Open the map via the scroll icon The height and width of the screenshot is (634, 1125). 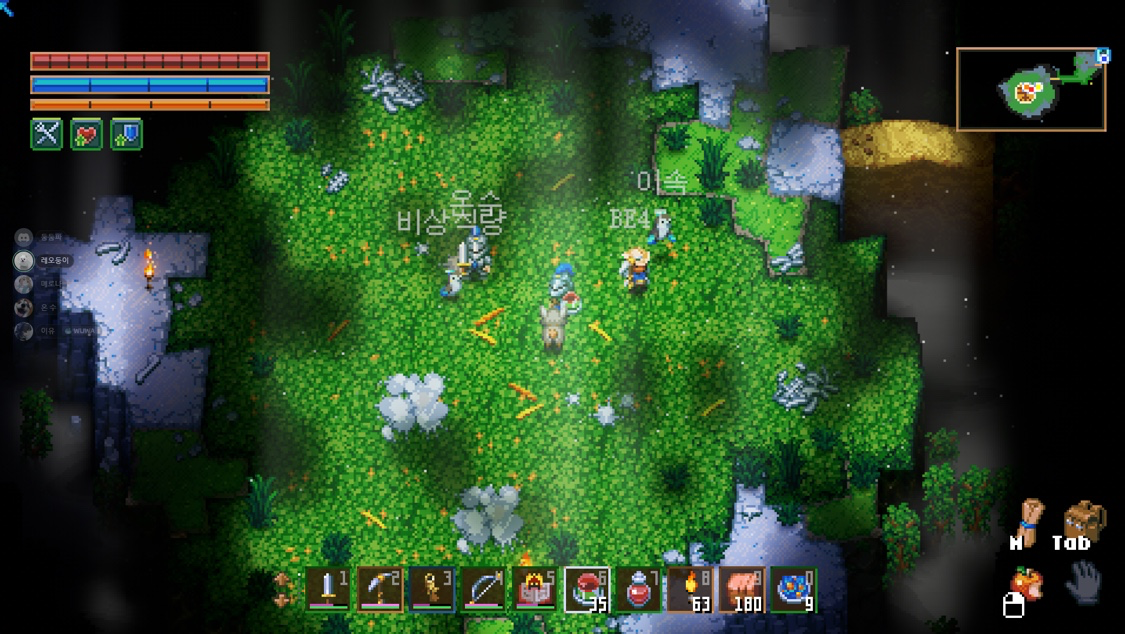tap(1028, 522)
